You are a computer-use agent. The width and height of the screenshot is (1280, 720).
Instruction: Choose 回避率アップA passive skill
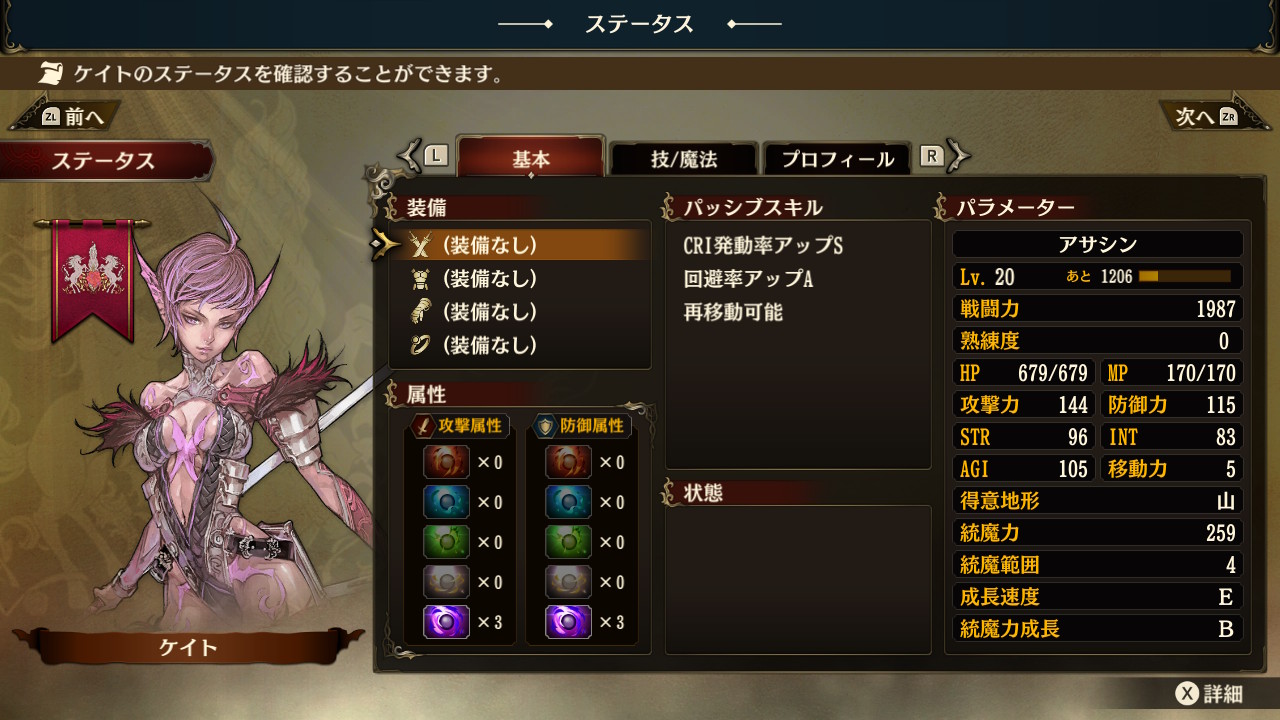[x=748, y=279]
